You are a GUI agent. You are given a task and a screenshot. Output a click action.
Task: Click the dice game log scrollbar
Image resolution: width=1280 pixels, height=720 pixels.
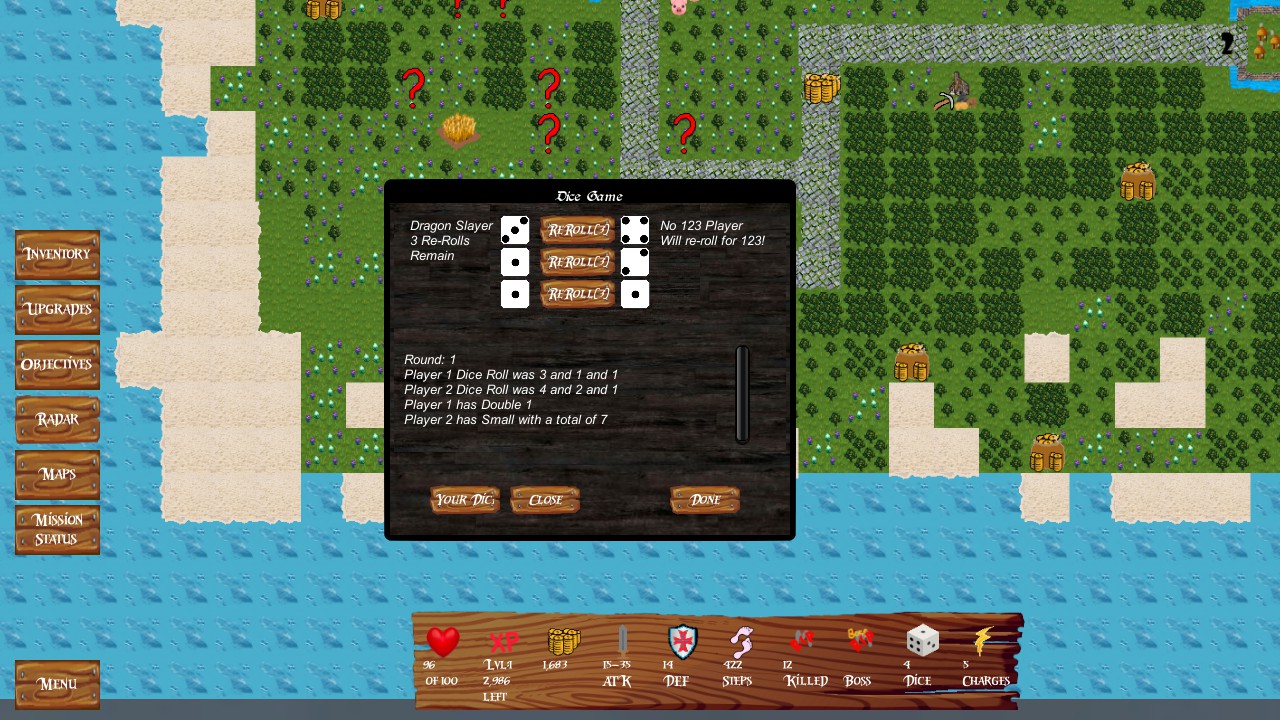pyautogui.click(x=743, y=394)
